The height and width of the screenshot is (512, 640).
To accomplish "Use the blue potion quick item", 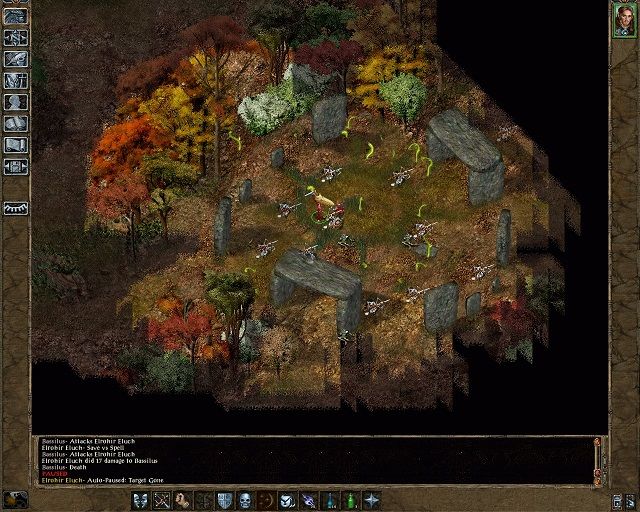I will click(329, 500).
